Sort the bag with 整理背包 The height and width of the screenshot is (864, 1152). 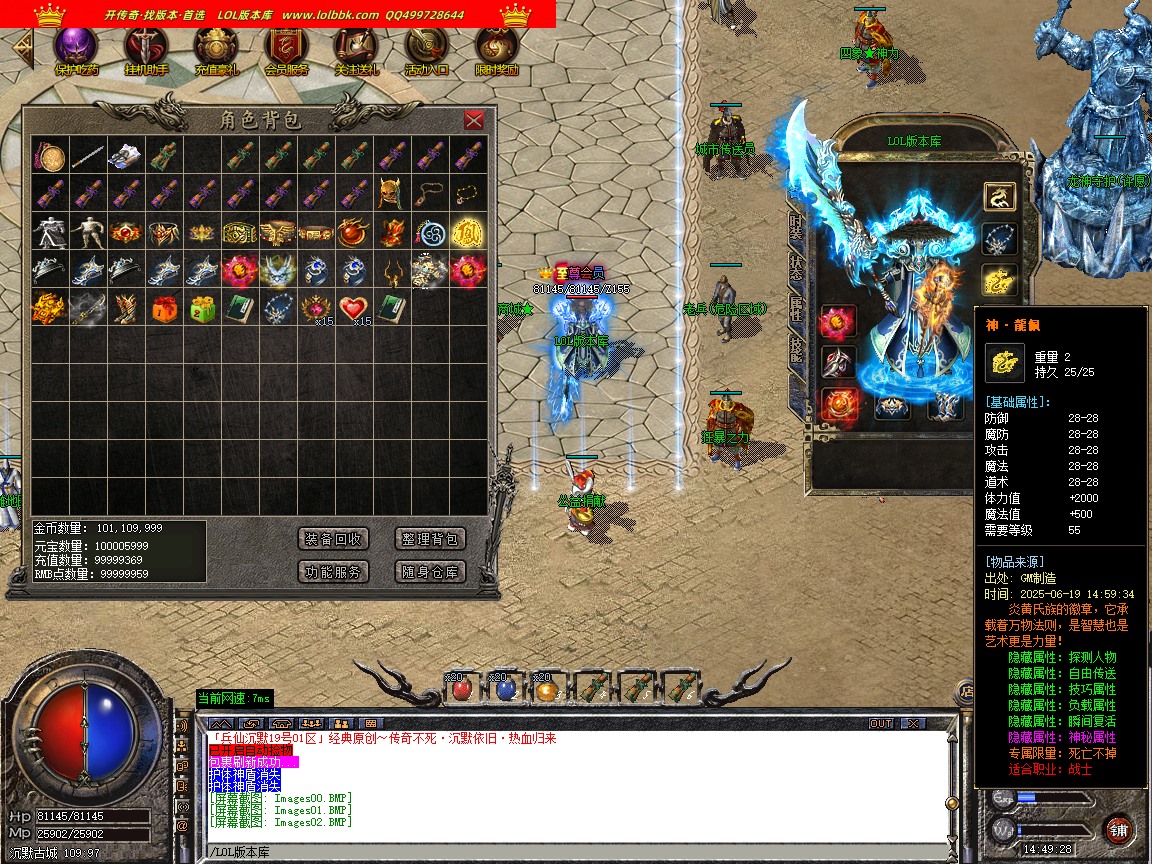pos(430,539)
